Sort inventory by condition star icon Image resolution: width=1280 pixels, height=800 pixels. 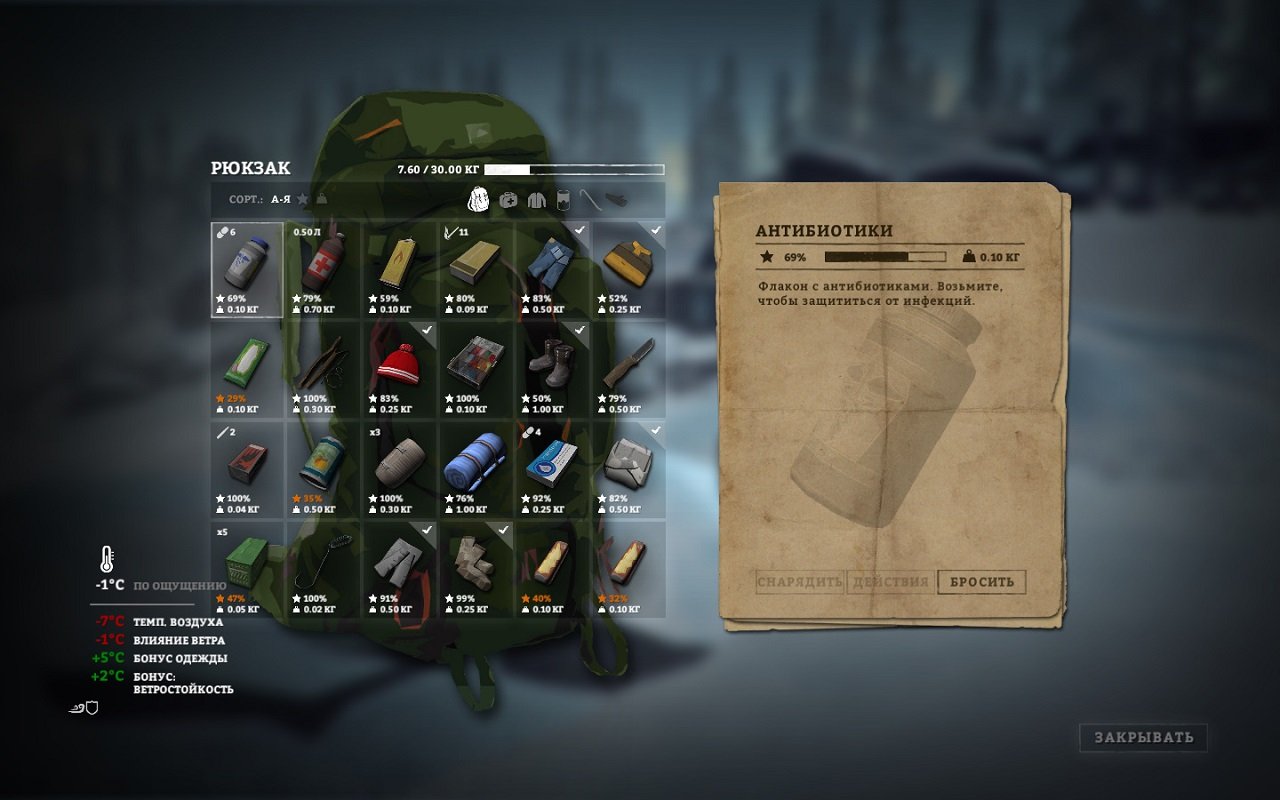click(302, 200)
